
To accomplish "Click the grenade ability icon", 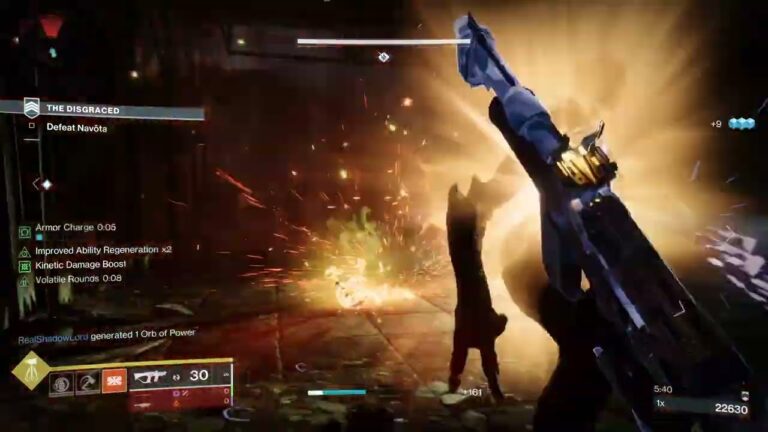I will coord(62,381).
